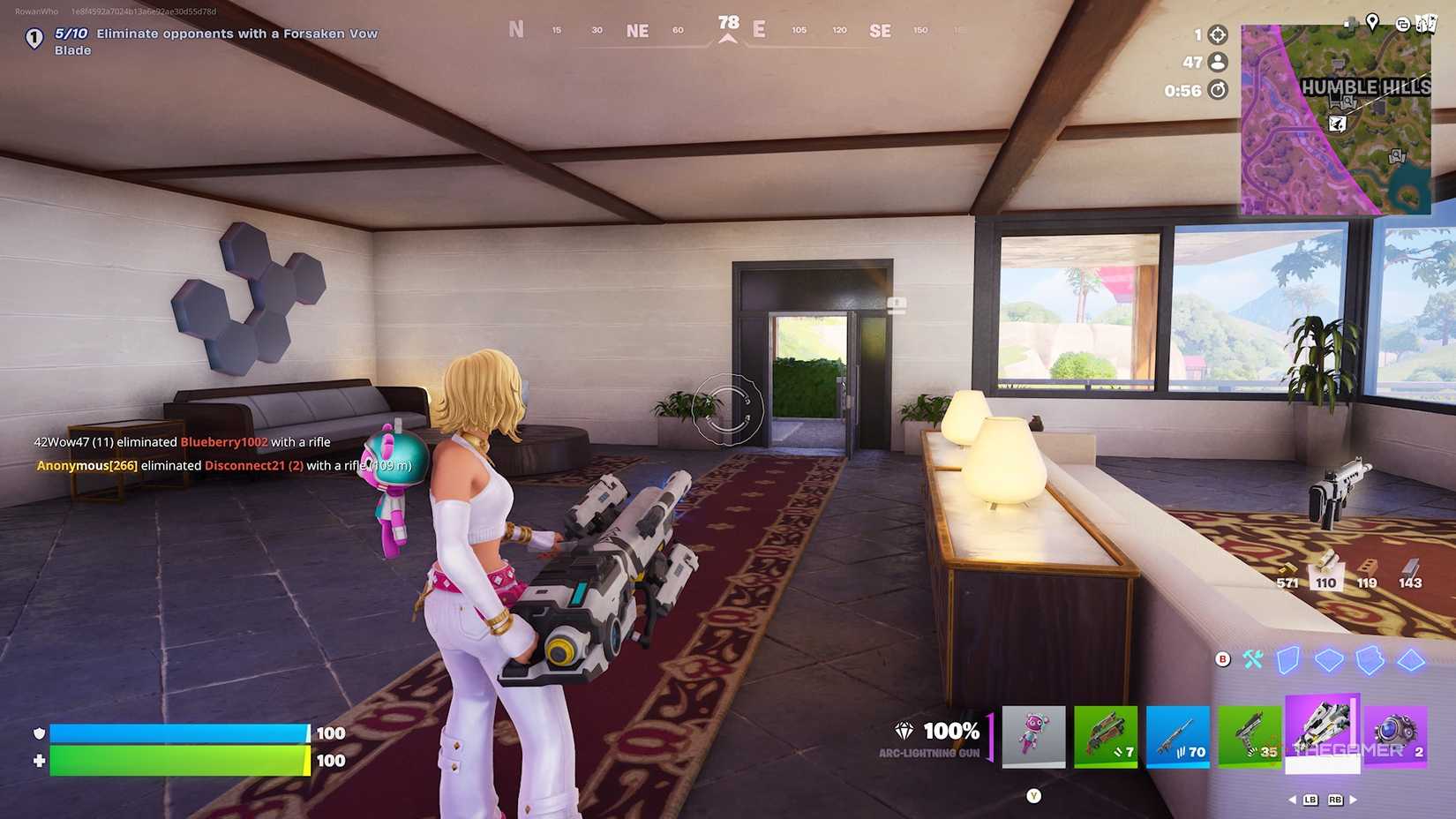Click the left arrow beside the LB prompt
1456x819 pixels.
(x=1292, y=800)
